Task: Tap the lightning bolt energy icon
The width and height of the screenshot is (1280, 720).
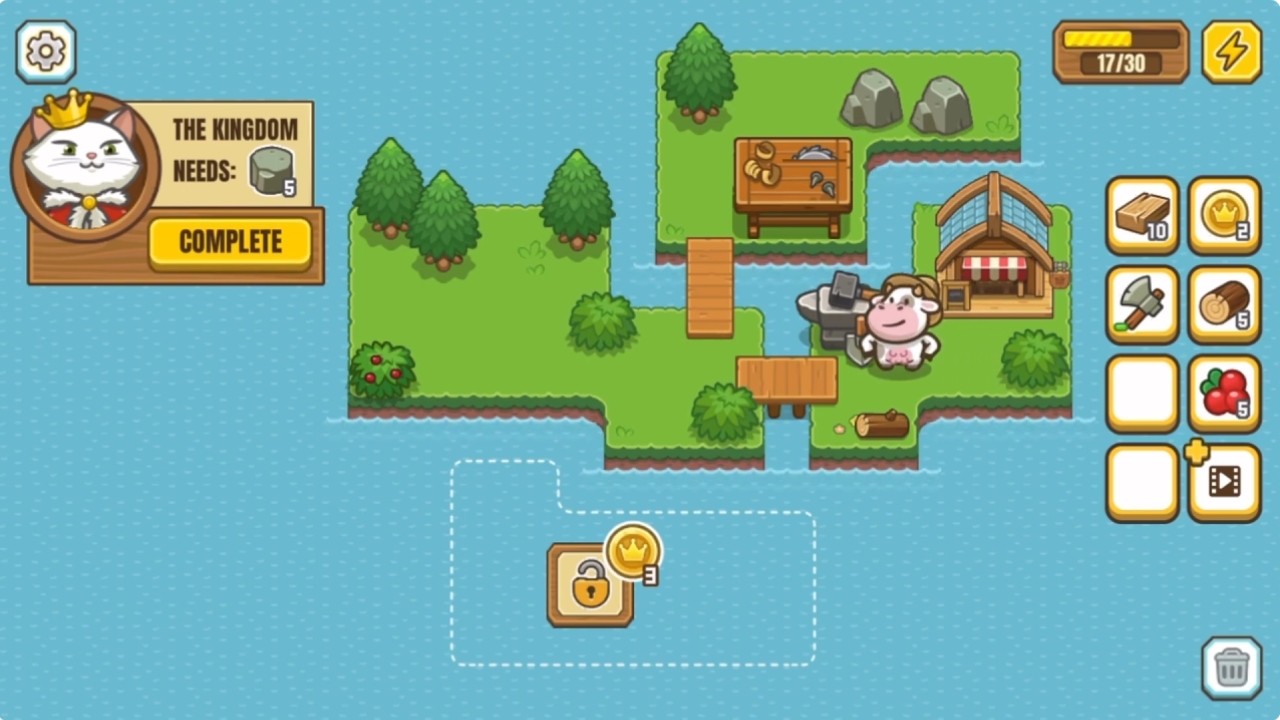Action: [1231, 51]
